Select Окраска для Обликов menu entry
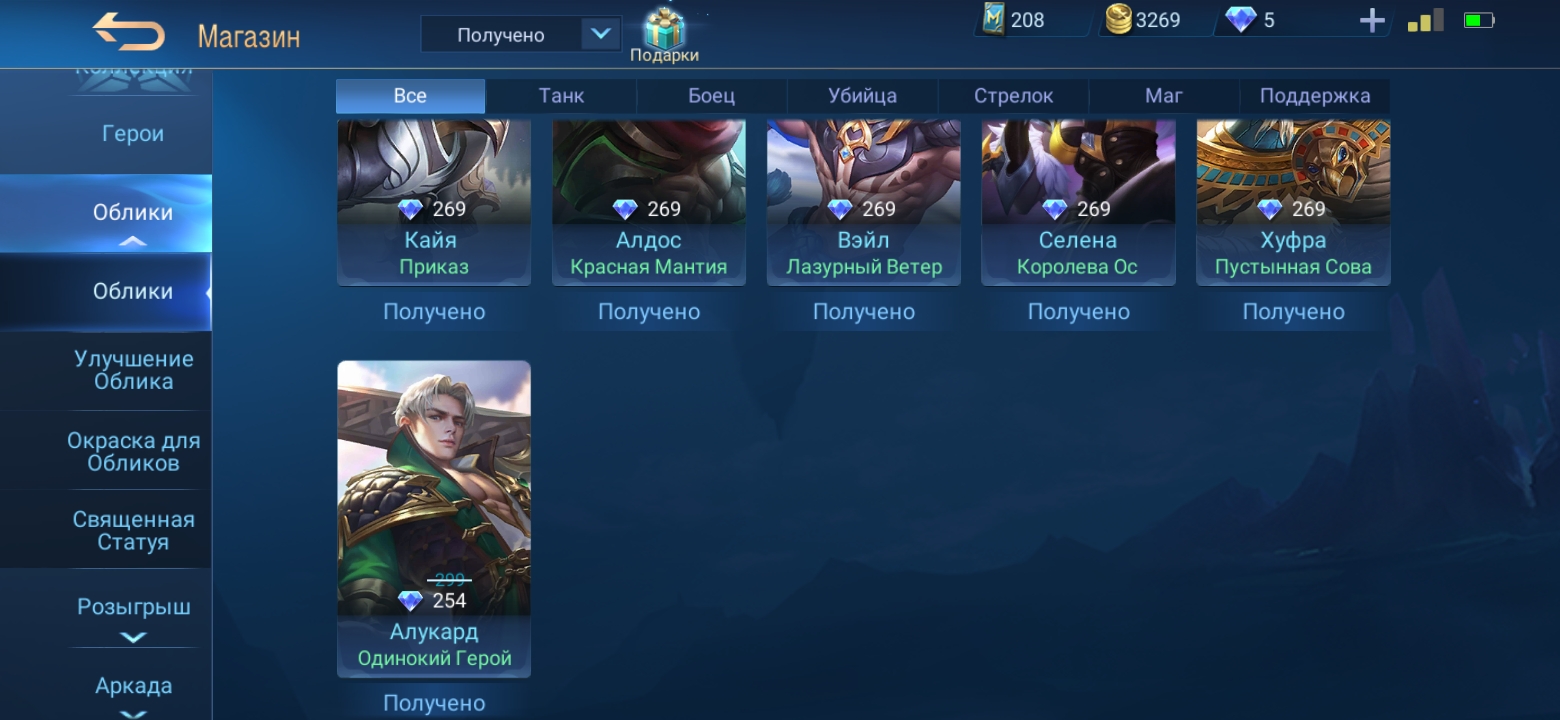The width and height of the screenshot is (1560, 720). point(133,451)
